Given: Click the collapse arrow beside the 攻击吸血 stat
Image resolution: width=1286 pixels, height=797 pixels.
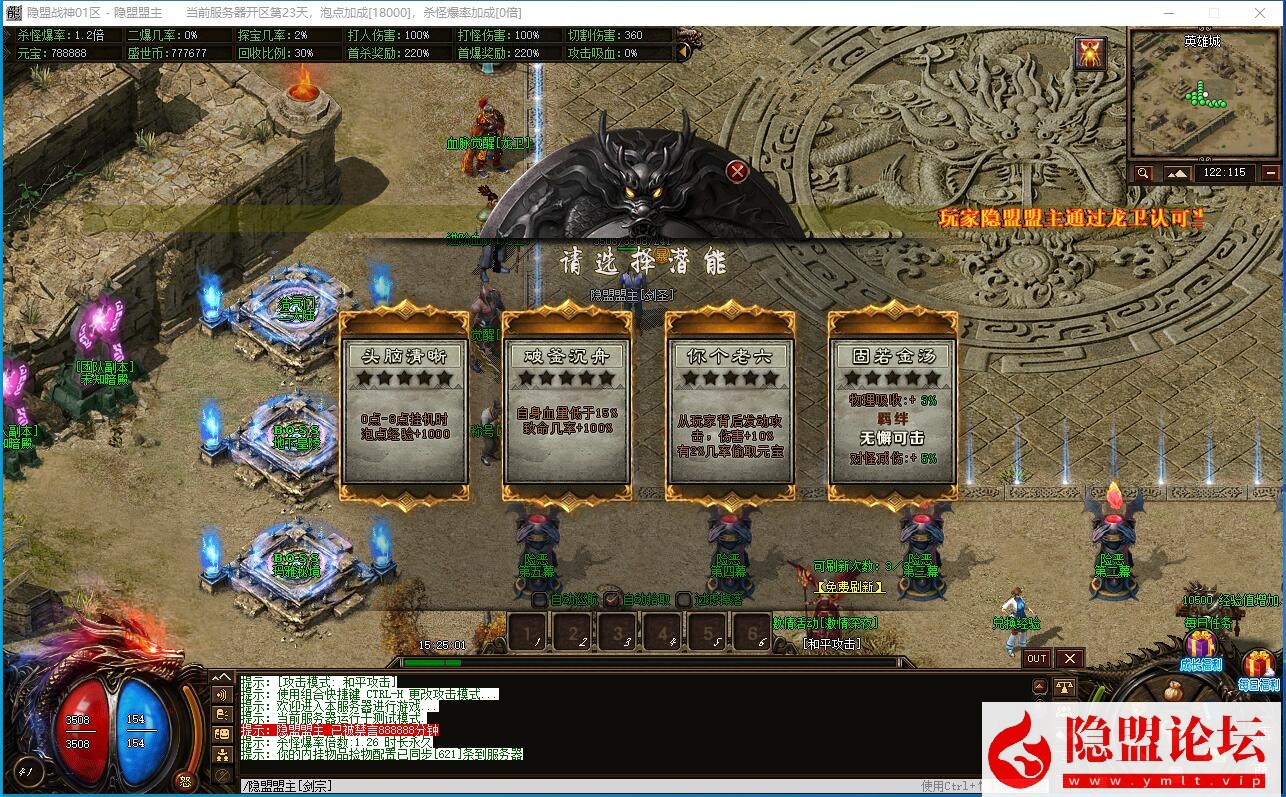Looking at the screenshot, I should (x=684, y=52).
